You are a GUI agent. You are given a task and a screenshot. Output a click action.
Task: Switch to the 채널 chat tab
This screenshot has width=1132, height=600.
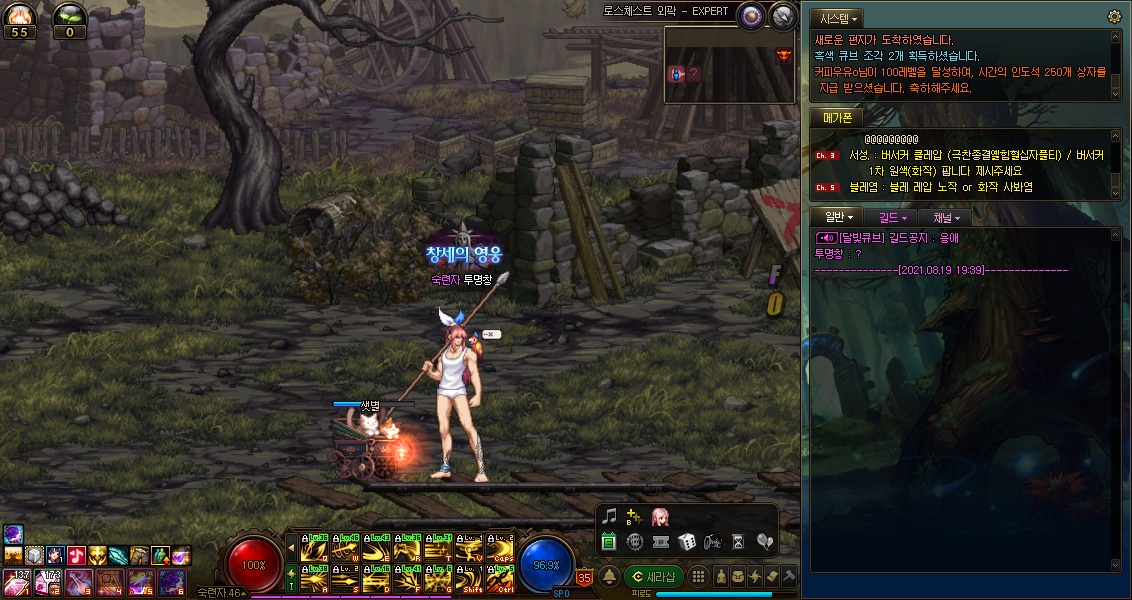pyautogui.click(x=946, y=217)
